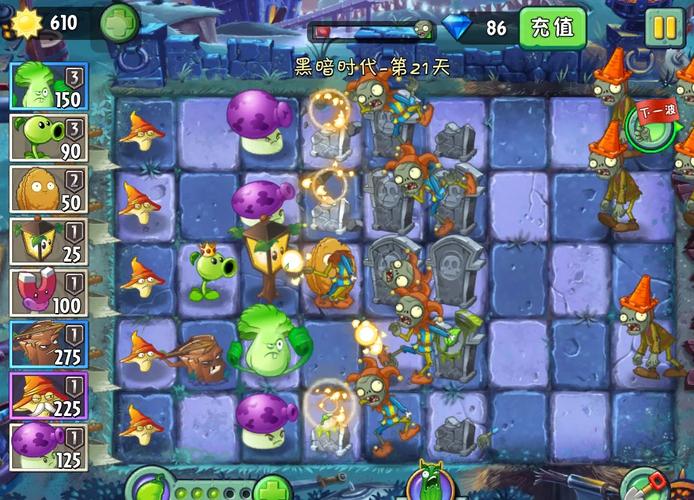Screen dimensions: 694x500
Task: Select the purple Fume-shroom seed packet
Action: click(x=48, y=447)
